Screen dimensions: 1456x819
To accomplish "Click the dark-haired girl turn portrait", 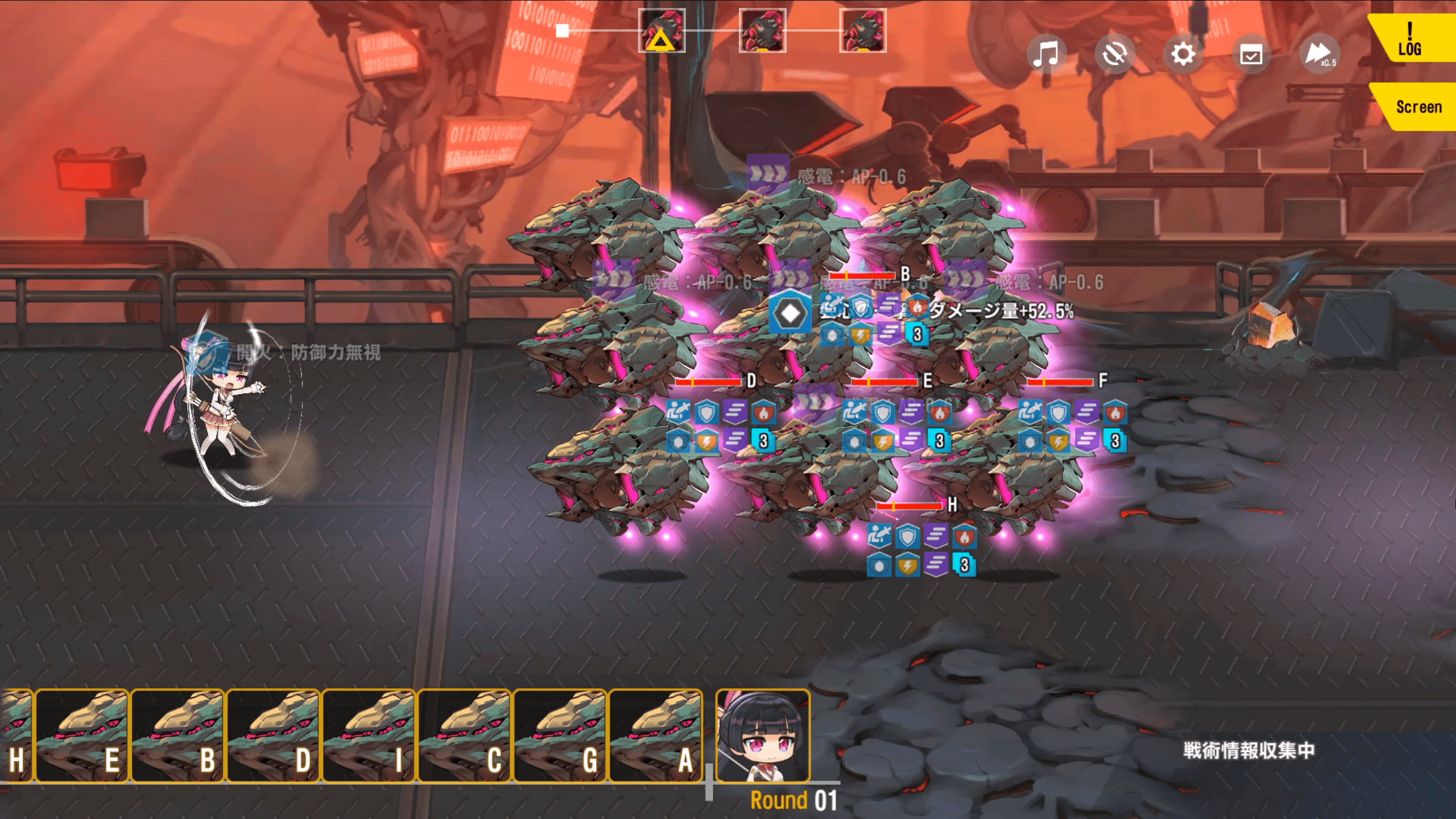I will point(763,736).
